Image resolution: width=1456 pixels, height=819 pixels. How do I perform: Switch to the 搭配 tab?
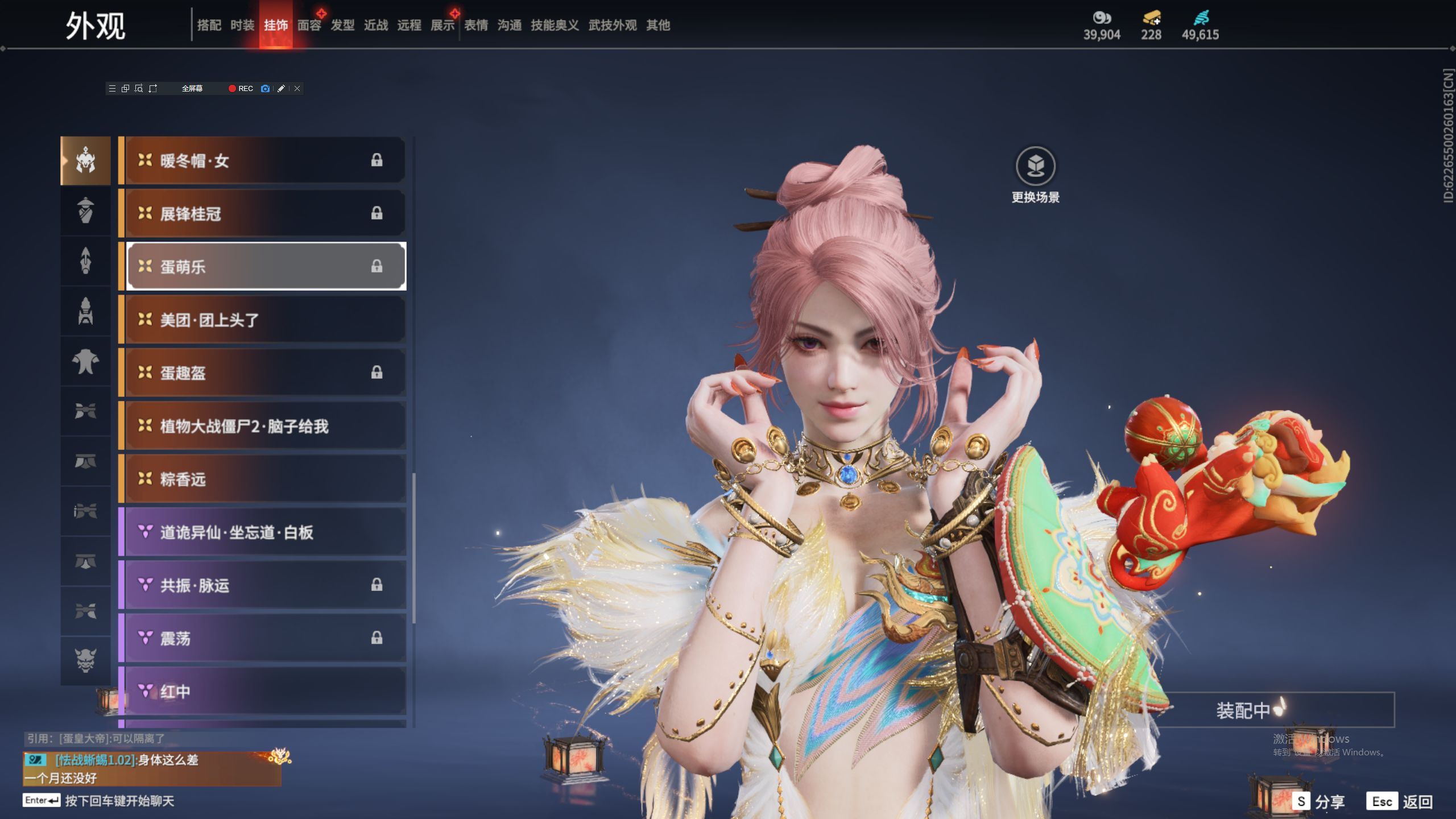click(x=209, y=25)
